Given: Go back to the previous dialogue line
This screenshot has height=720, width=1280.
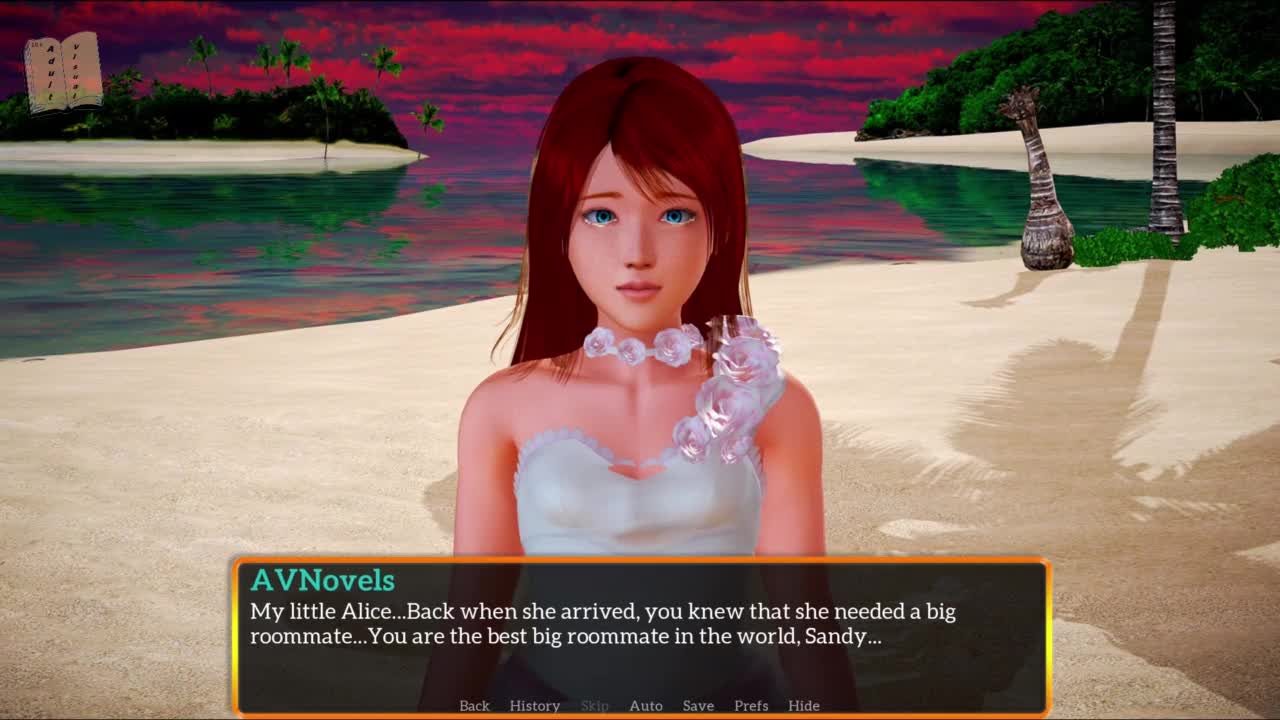Looking at the screenshot, I should pos(474,706).
